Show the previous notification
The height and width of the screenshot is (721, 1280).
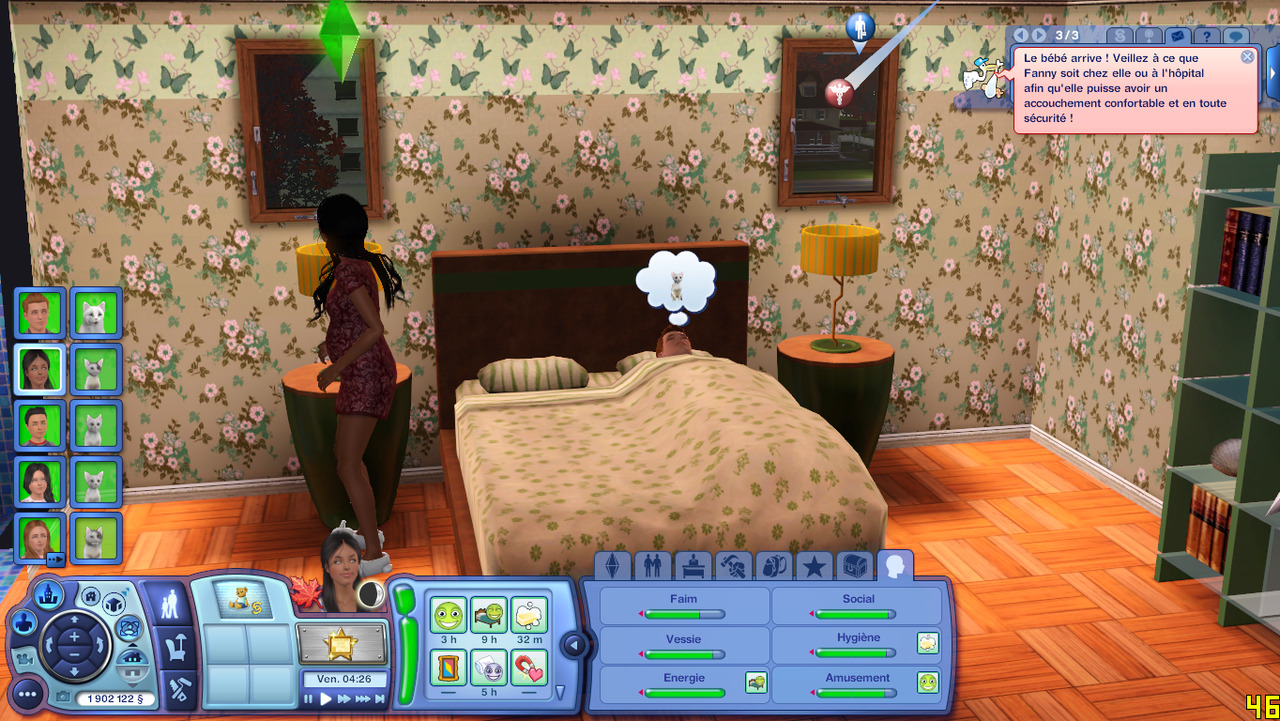1021,36
